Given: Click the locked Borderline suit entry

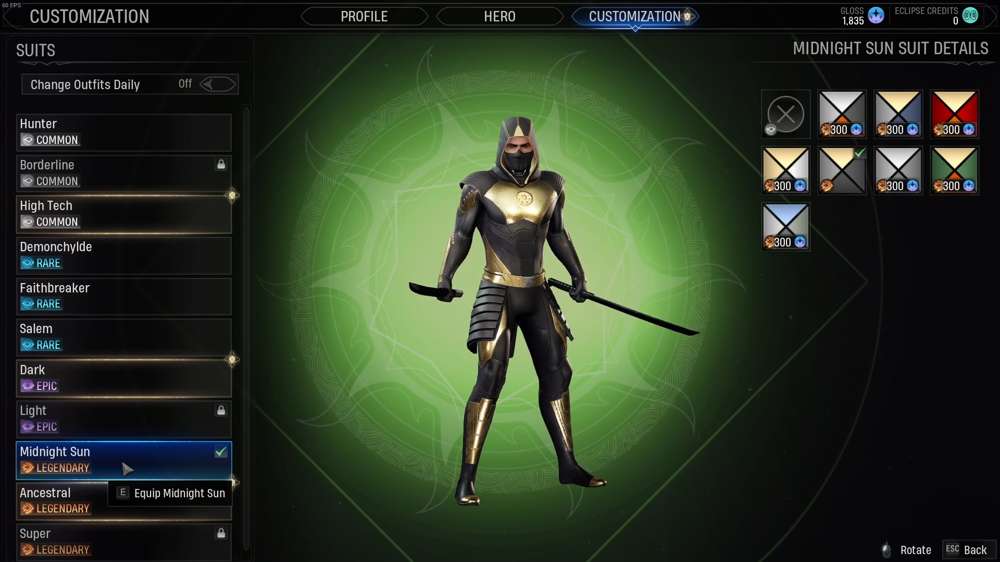Looking at the screenshot, I should (124, 173).
